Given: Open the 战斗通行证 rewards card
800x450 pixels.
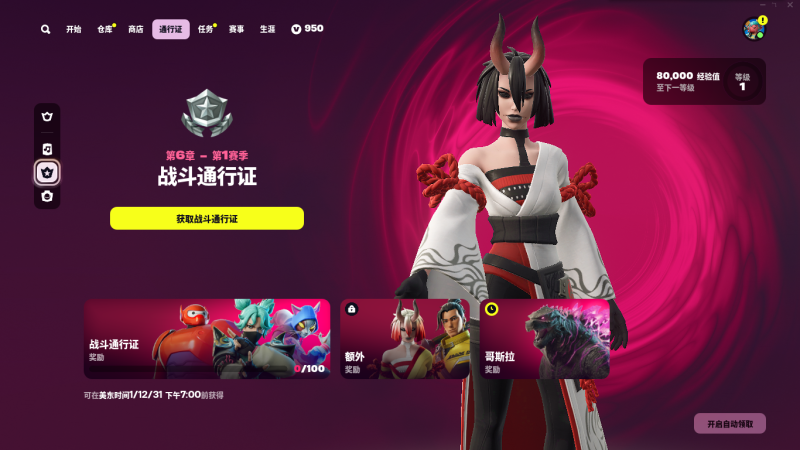Looking at the screenshot, I should pyautogui.click(x=207, y=339).
